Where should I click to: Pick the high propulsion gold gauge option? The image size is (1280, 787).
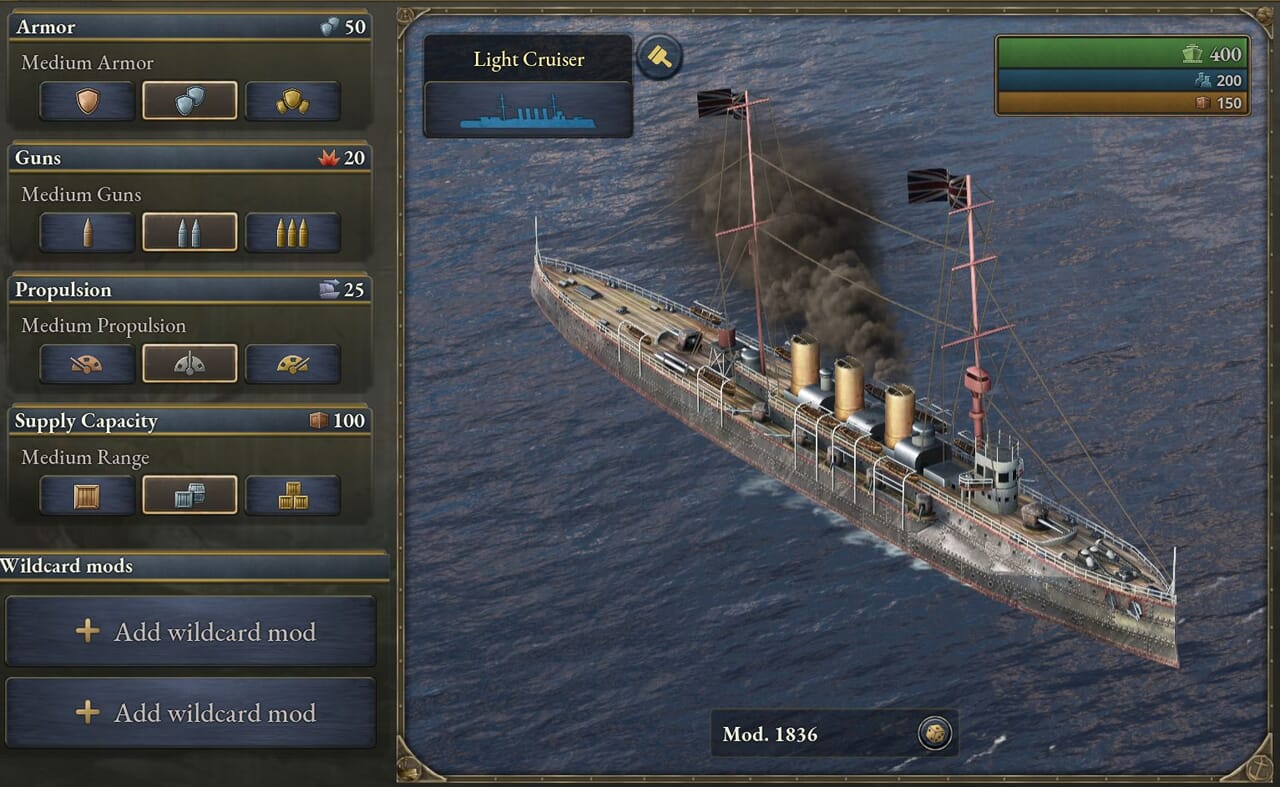293,364
